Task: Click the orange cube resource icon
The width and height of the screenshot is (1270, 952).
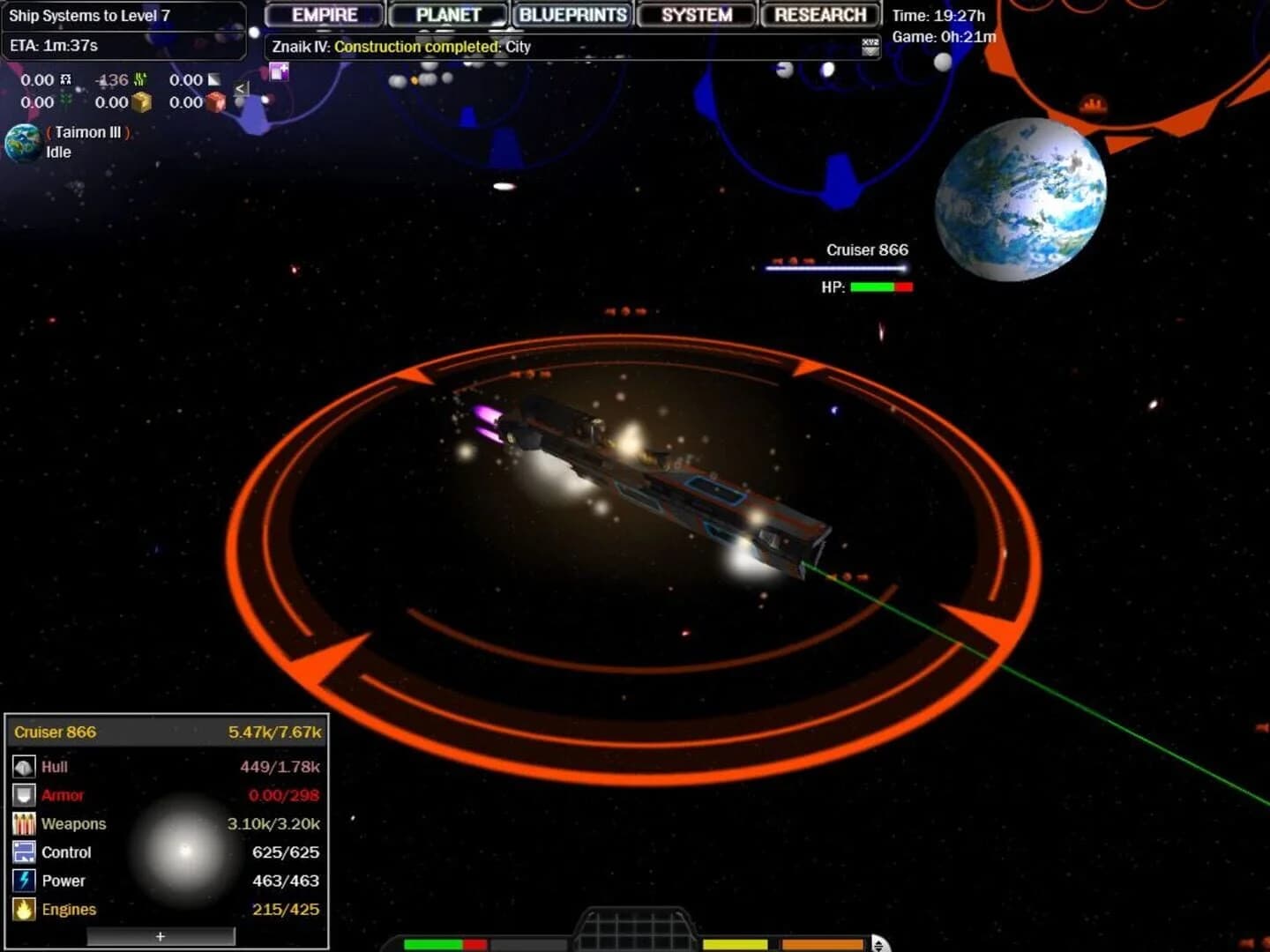Action: click(216, 102)
